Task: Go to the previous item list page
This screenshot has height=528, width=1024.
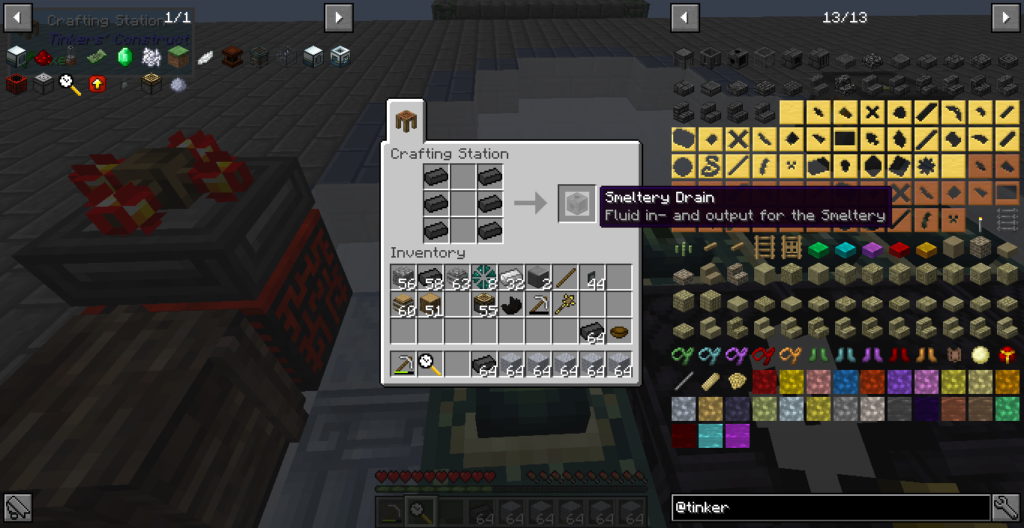Action: pyautogui.click(x=685, y=18)
